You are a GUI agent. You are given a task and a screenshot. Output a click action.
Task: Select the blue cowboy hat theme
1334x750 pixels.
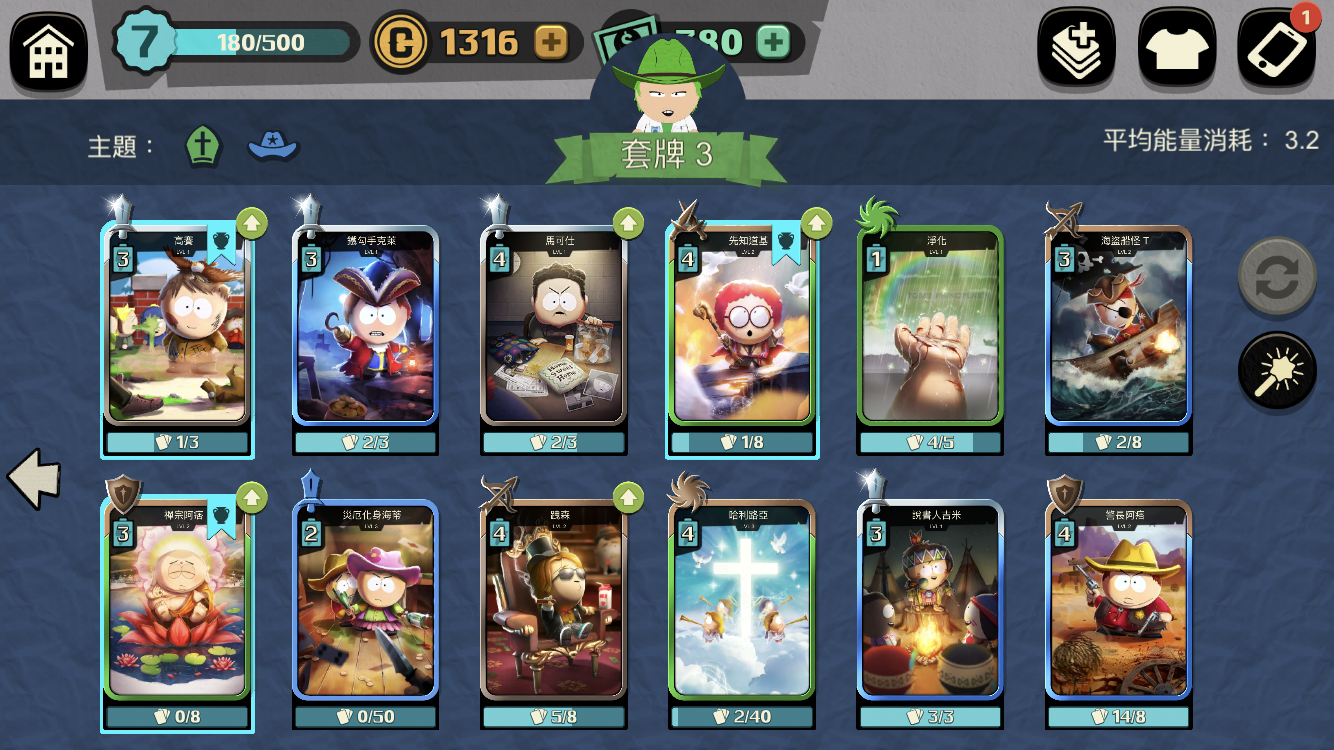click(x=273, y=146)
